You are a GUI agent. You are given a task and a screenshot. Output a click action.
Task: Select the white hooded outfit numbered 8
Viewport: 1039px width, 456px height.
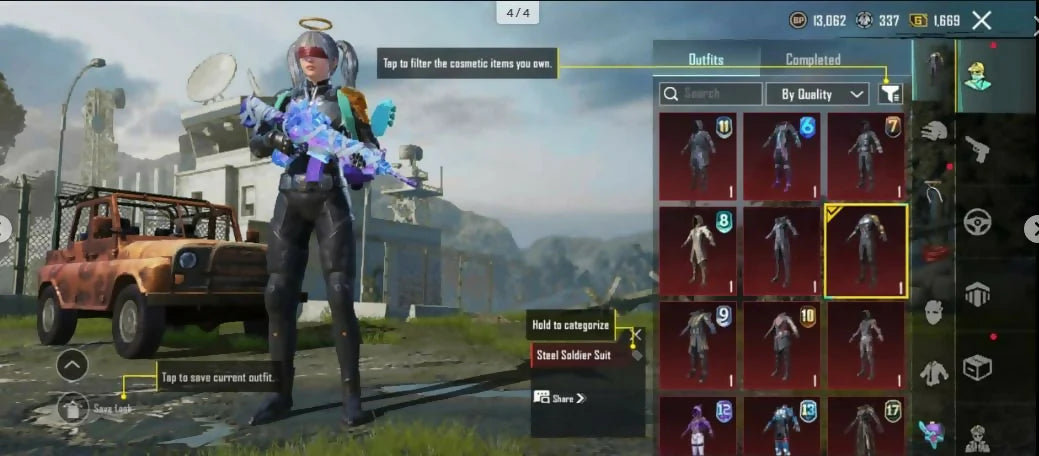(x=697, y=250)
